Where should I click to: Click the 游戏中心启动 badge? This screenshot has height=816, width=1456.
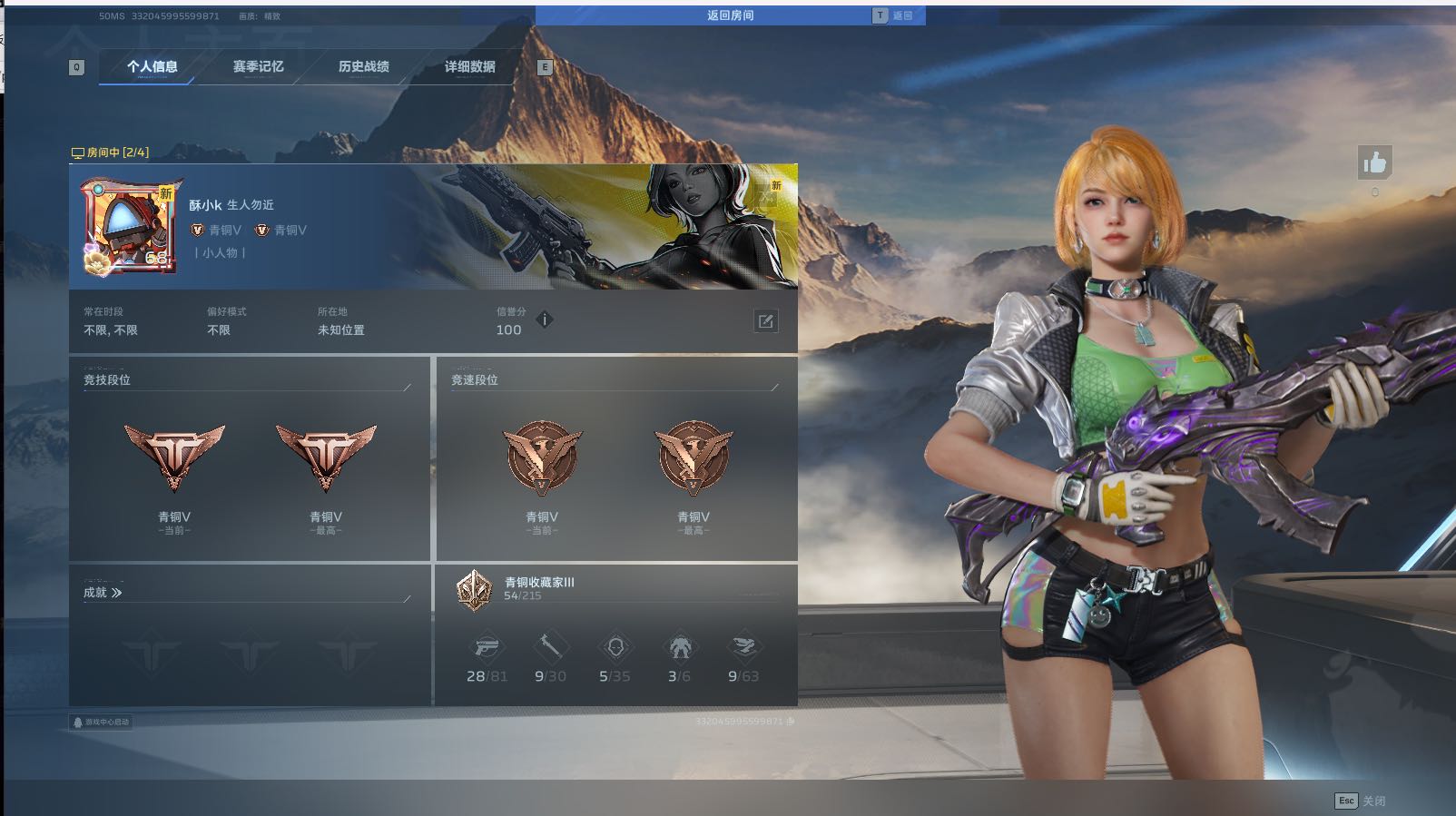pyautogui.click(x=101, y=723)
